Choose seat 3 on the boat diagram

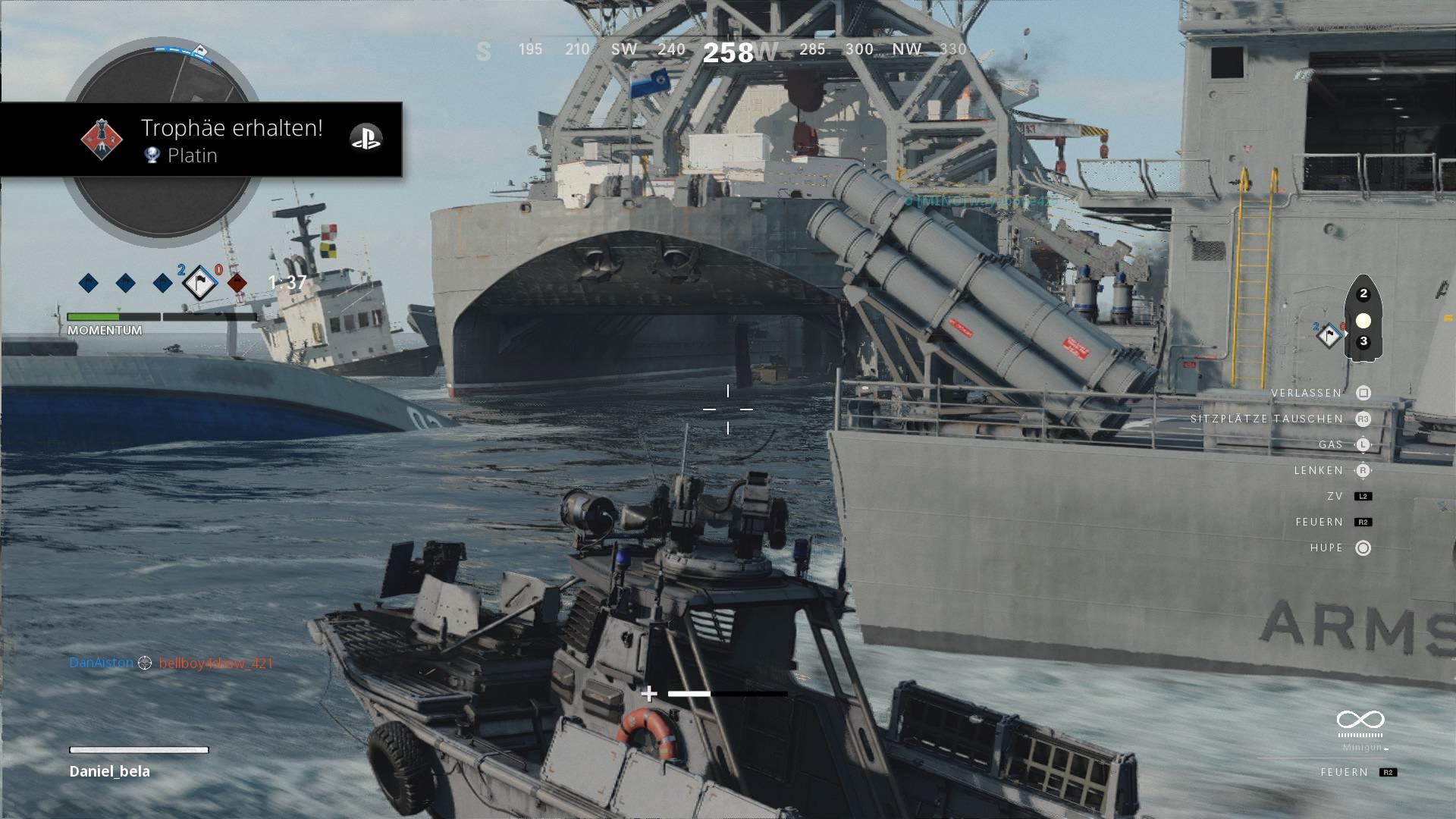(1363, 341)
